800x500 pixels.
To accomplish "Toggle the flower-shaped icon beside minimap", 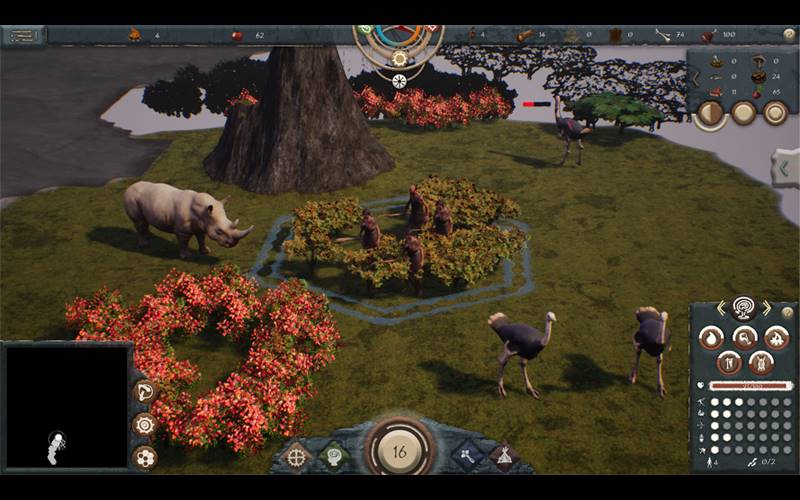I will coord(145,457).
